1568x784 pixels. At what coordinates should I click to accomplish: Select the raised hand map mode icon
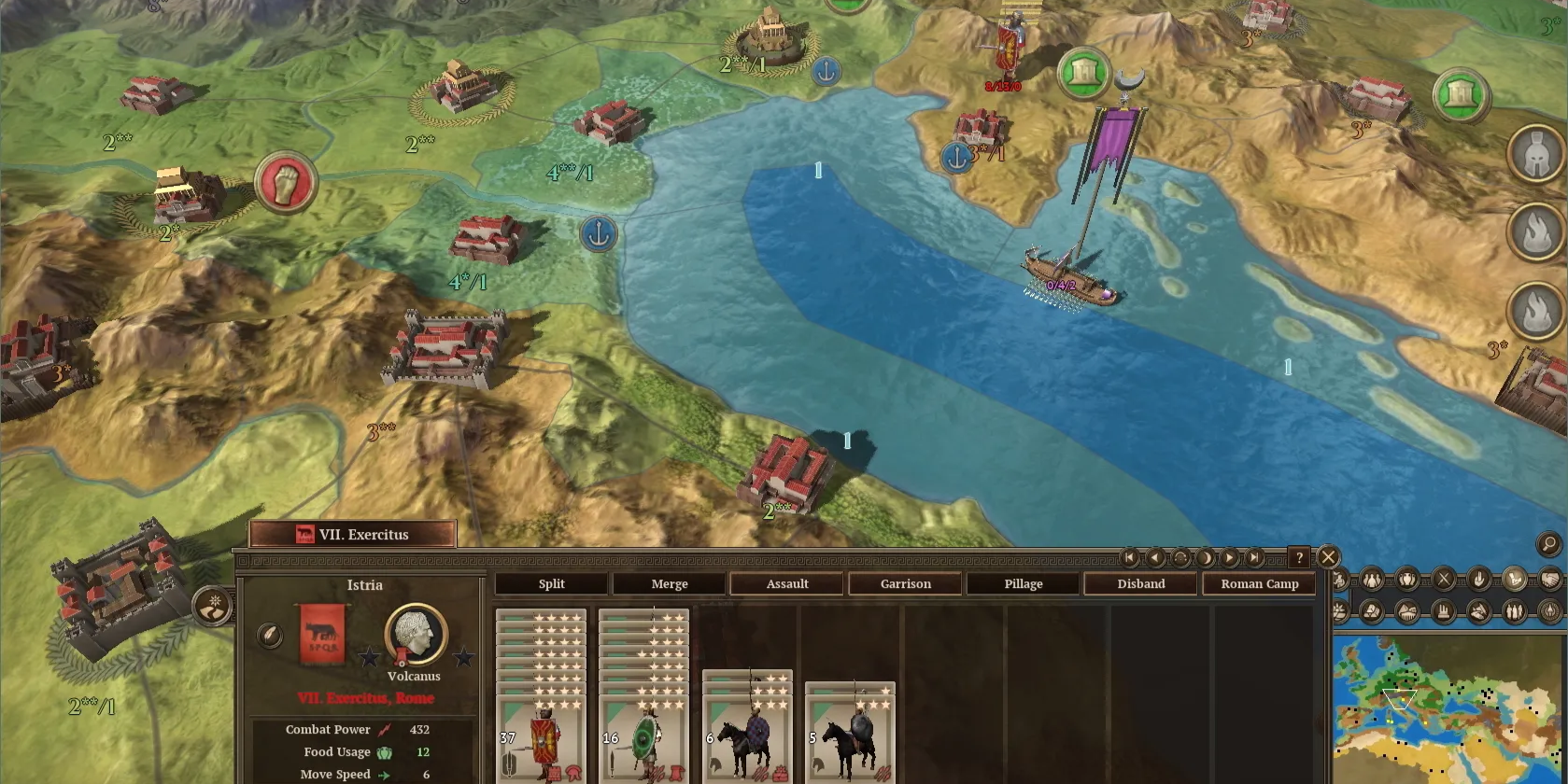1476,581
